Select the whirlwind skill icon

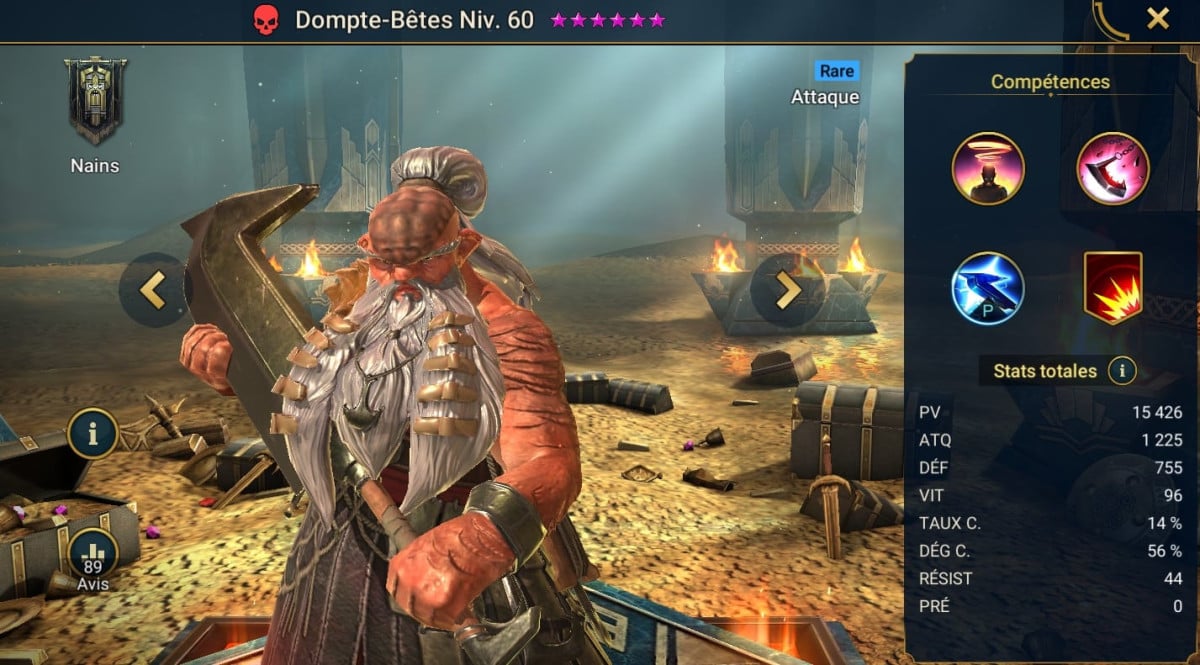point(988,168)
